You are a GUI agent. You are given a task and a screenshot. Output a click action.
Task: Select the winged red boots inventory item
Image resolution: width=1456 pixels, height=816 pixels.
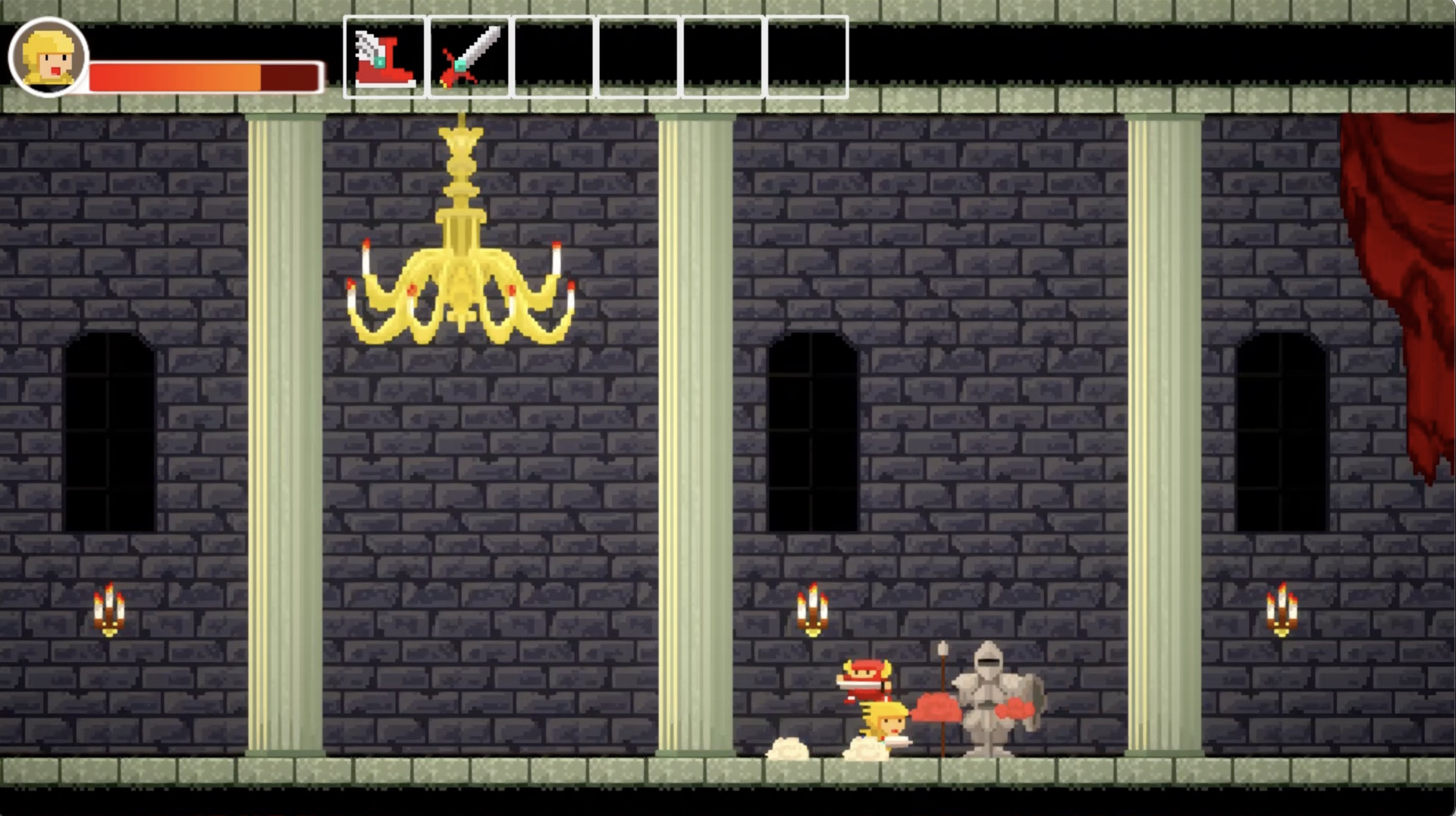pyautogui.click(x=385, y=55)
